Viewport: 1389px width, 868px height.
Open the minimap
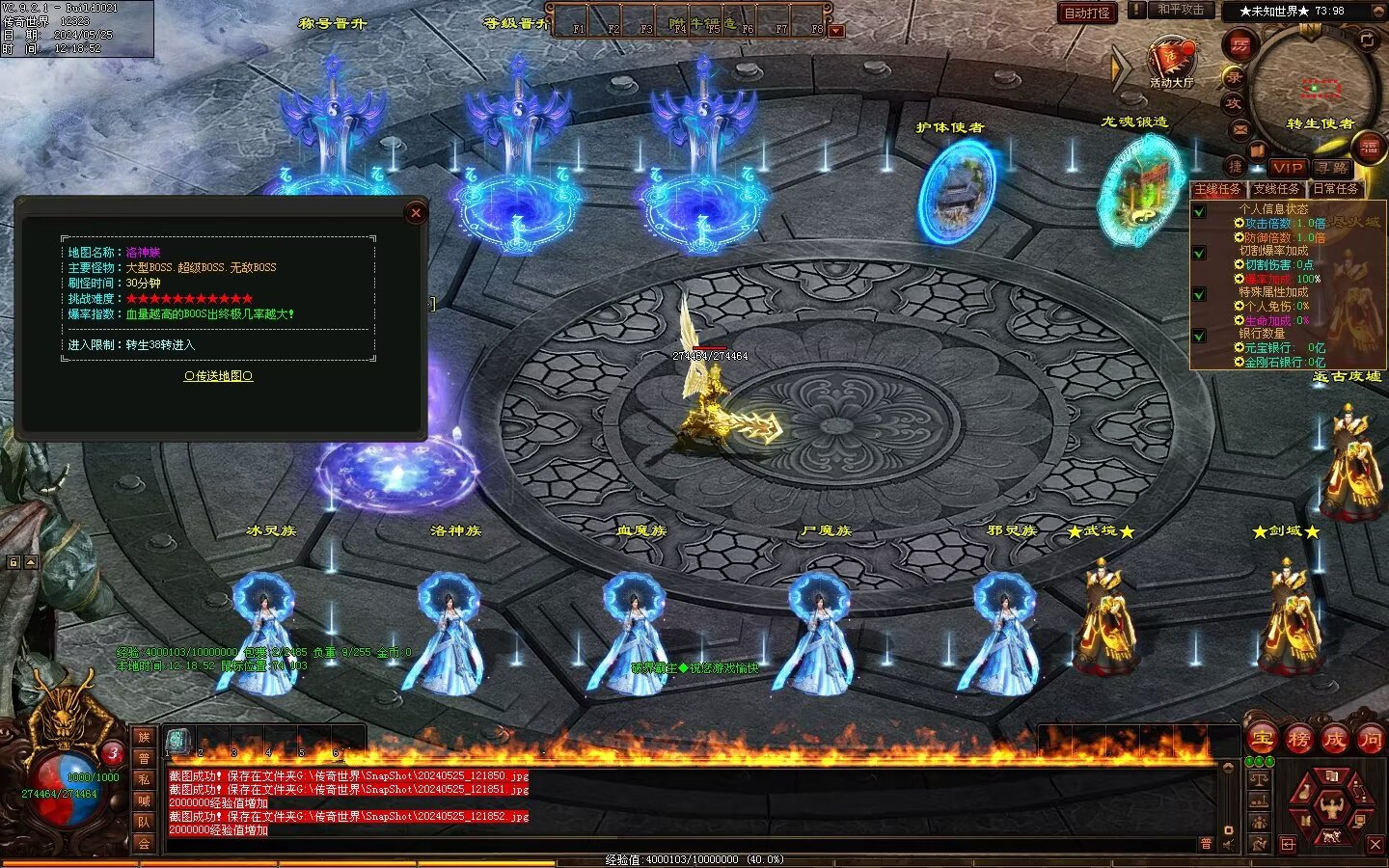[1312, 82]
